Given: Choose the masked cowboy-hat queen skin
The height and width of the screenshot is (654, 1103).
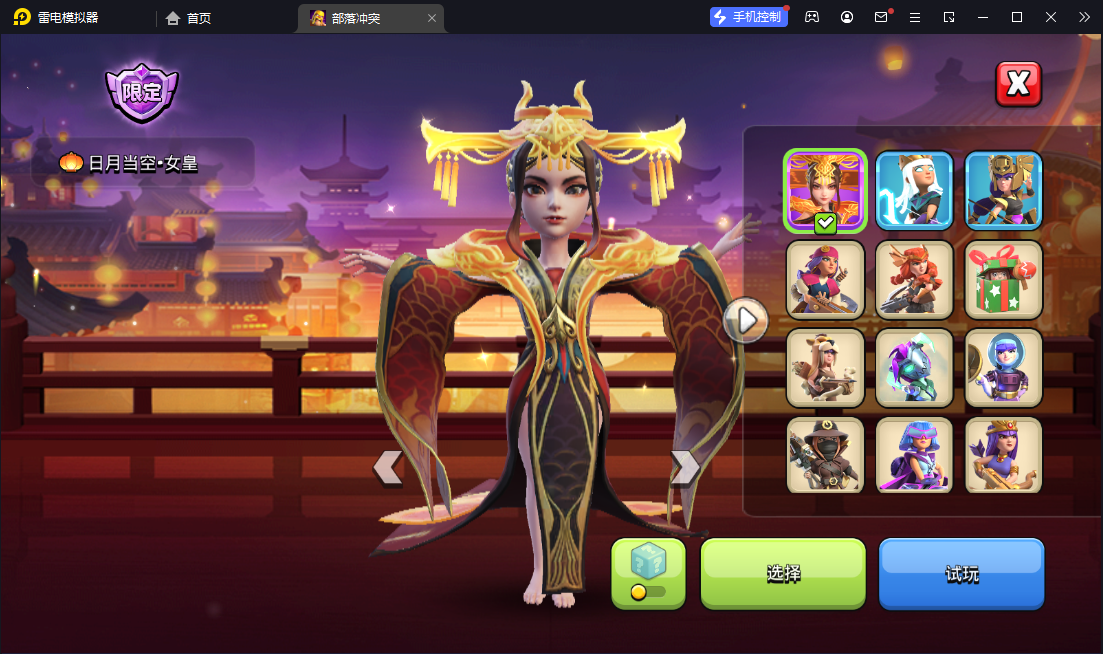Looking at the screenshot, I should 825,455.
